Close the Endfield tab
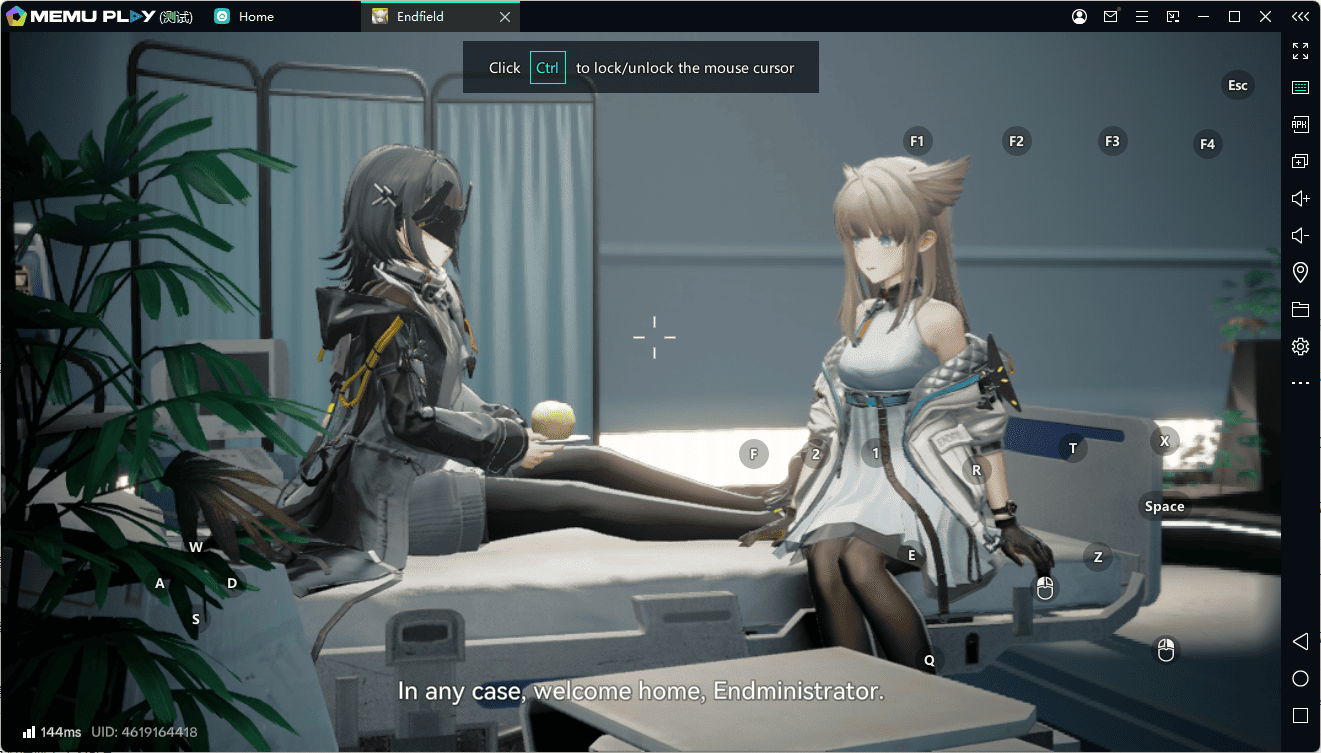The image size is (1321, 753). pos(505,17)
